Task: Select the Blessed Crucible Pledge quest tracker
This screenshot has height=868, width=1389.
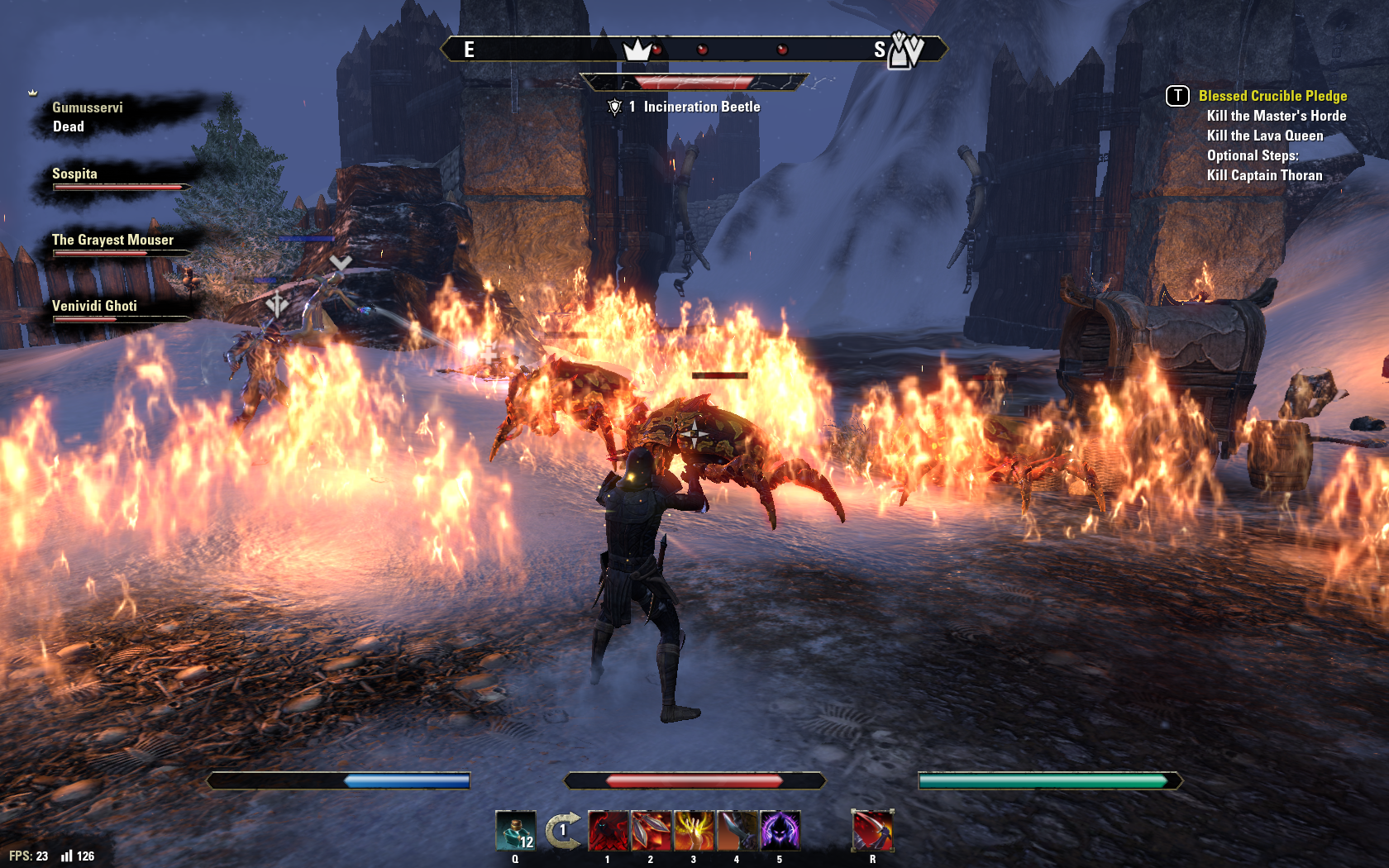Action: pyautogui.click(x=1272, y=96)
